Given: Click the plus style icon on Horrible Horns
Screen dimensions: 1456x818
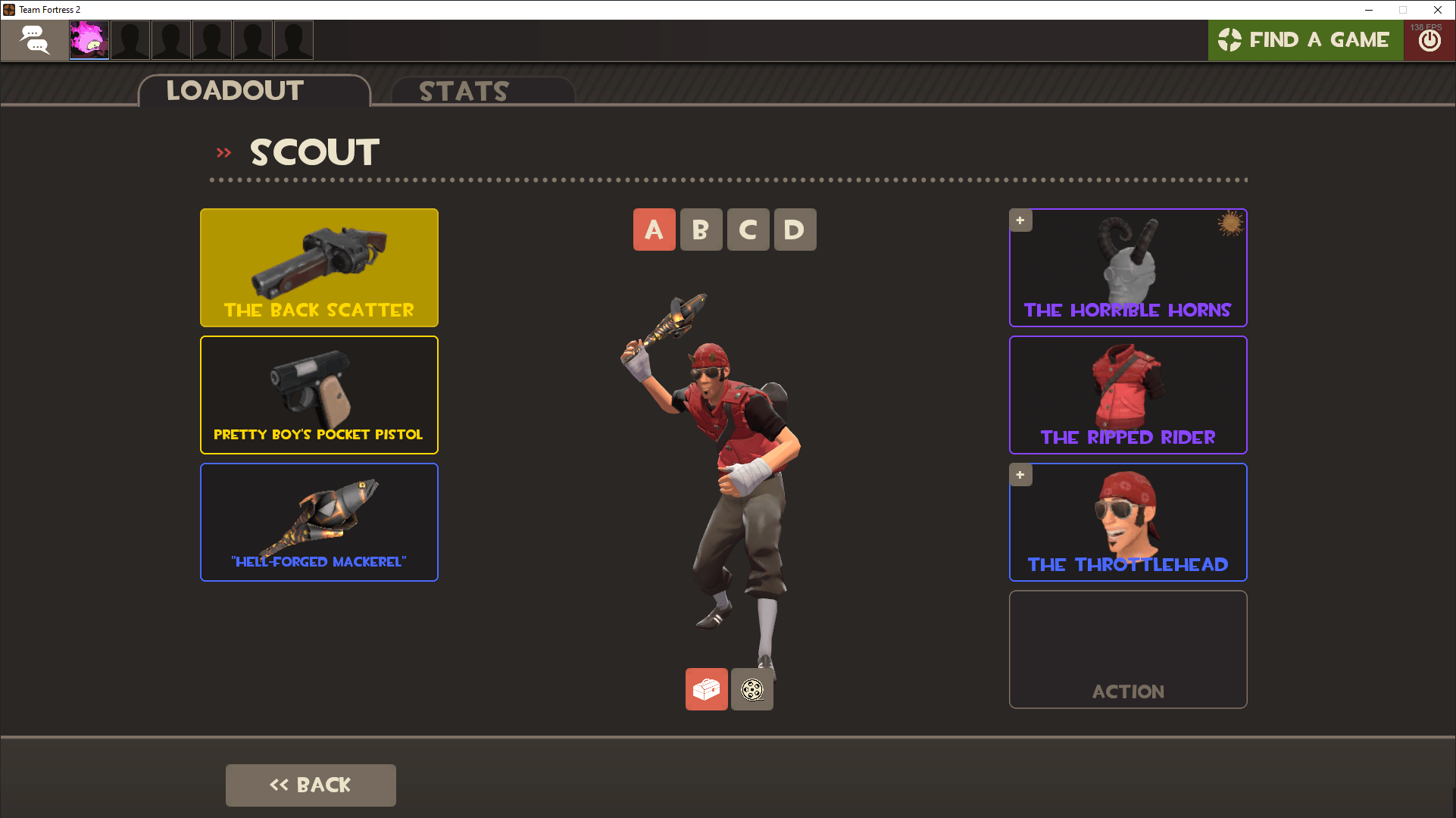Looking at the screenshot, I should tap(1020, 220).
